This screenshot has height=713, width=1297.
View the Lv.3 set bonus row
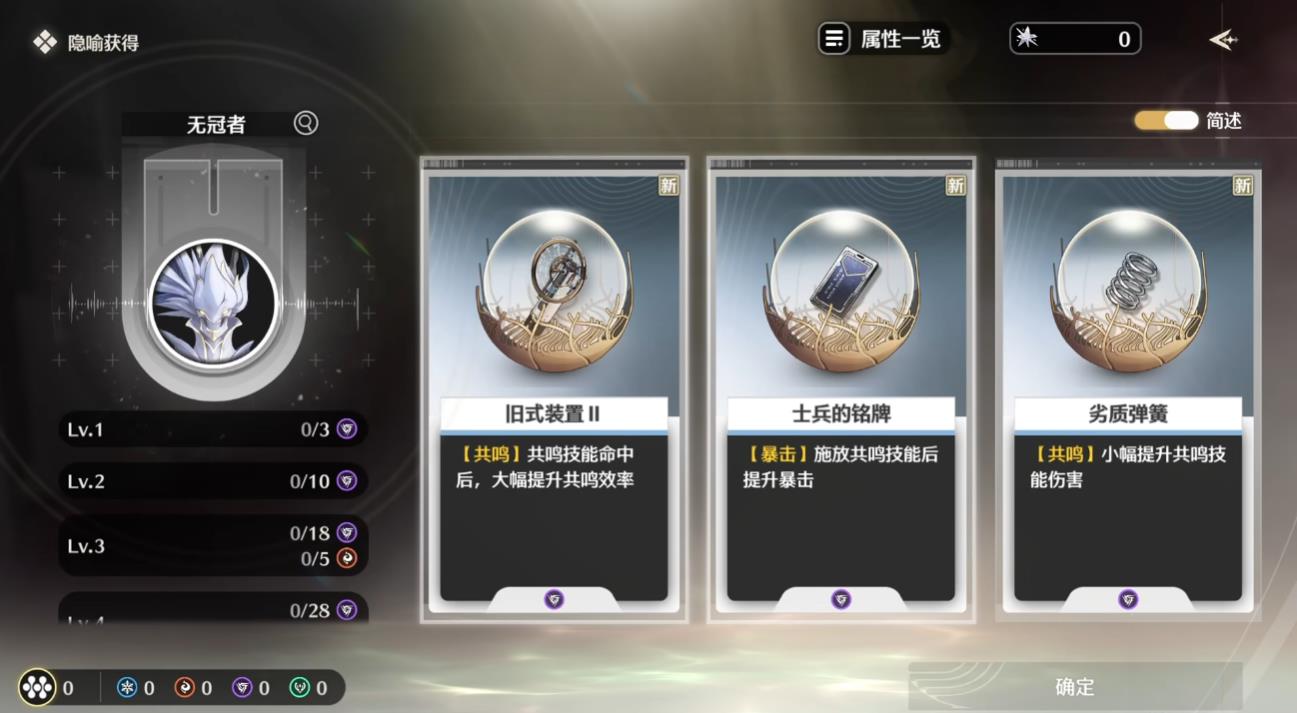213,546
